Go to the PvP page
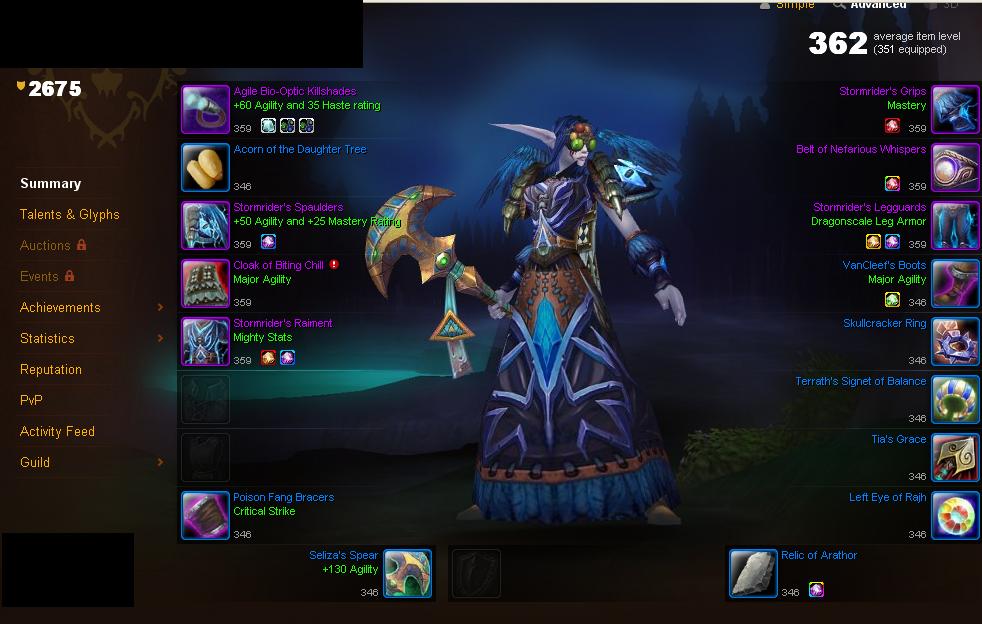 pos(31,400)
